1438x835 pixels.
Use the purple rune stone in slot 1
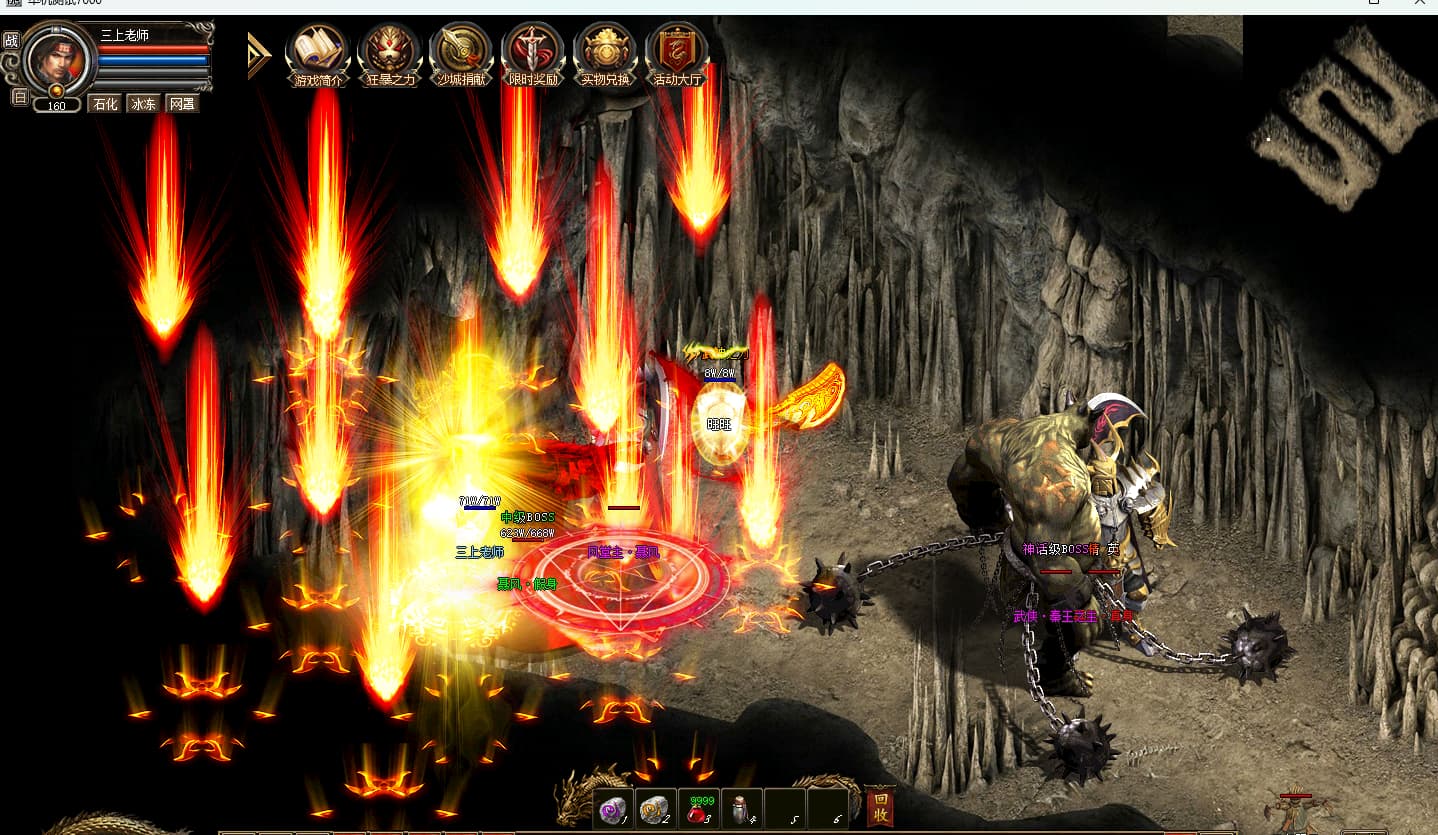point(612,809)
